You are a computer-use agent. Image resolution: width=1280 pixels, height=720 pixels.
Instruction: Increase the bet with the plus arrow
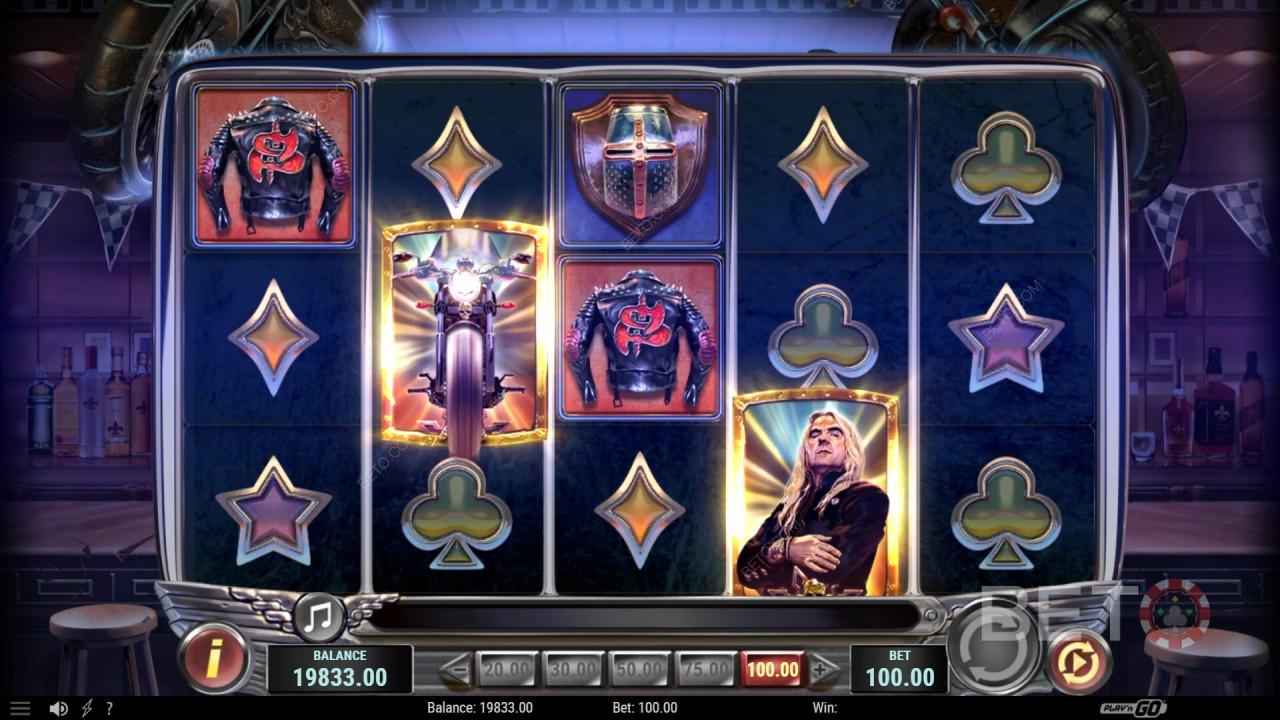(823, 670)
